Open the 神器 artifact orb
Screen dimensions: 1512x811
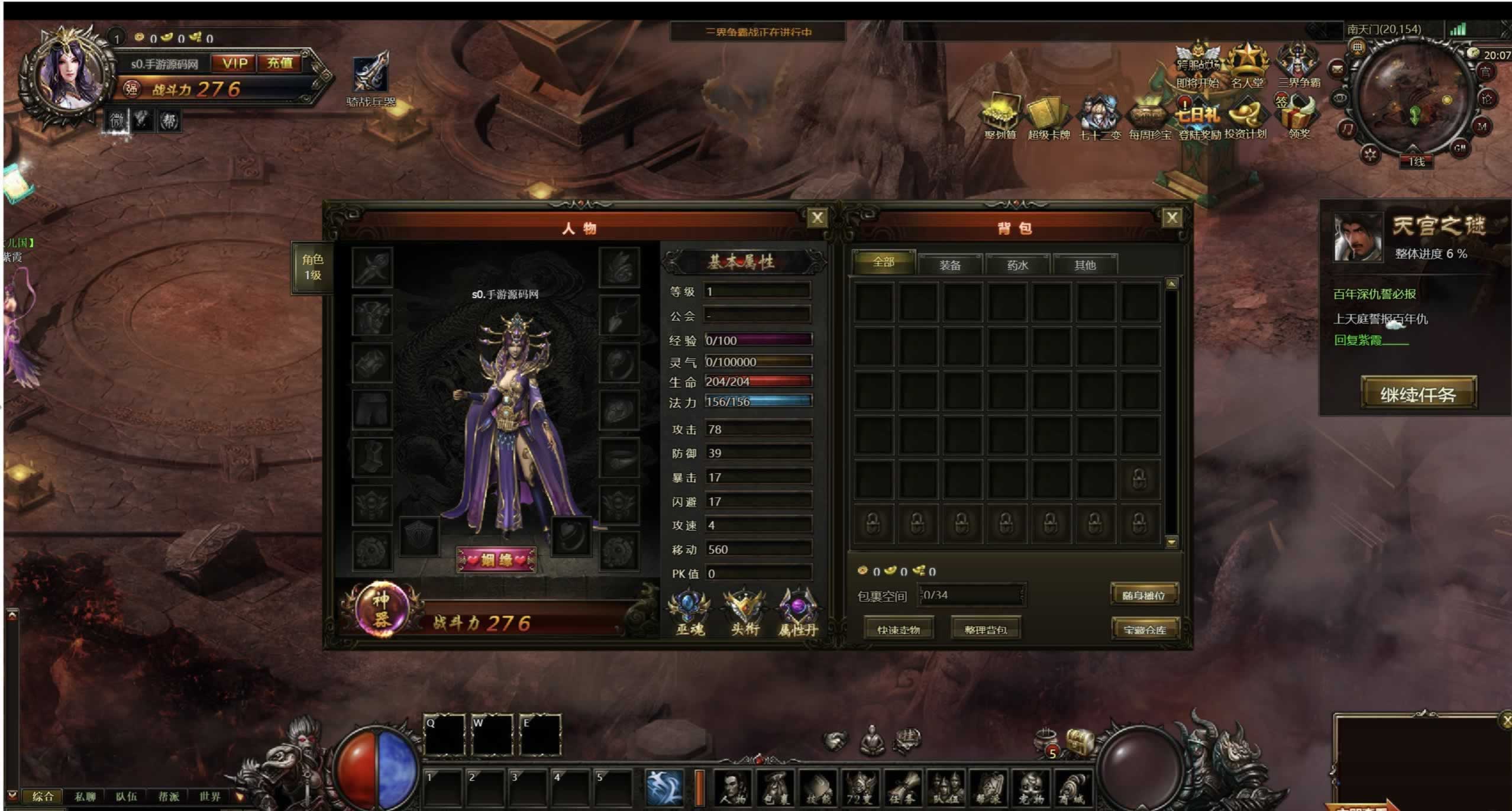pyautogui.click(x=382, y=609)
